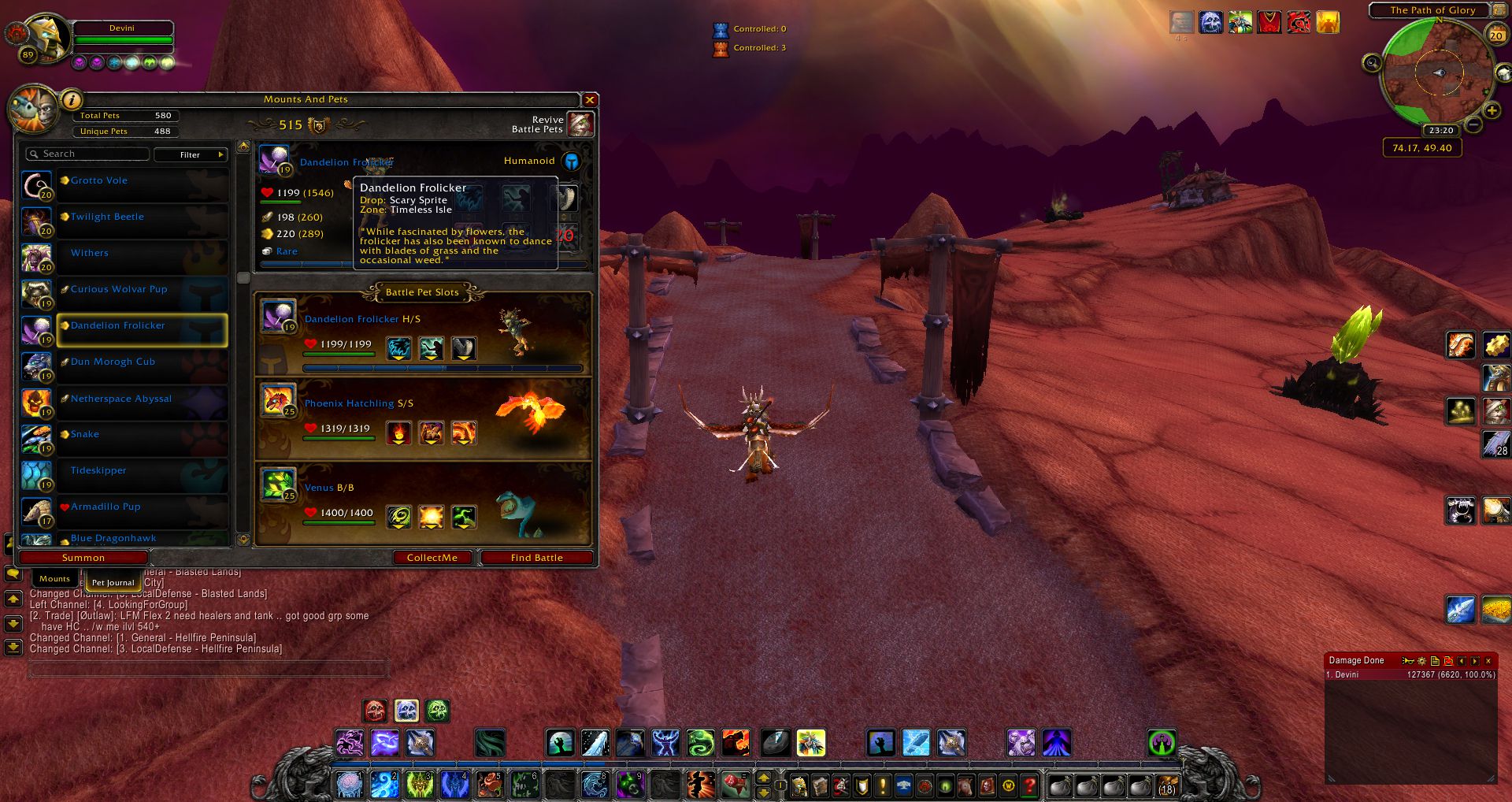This screenshot has height=802, width=1512.
Task: Use the Revive Battle Pets ability
Action: (581, 124)
